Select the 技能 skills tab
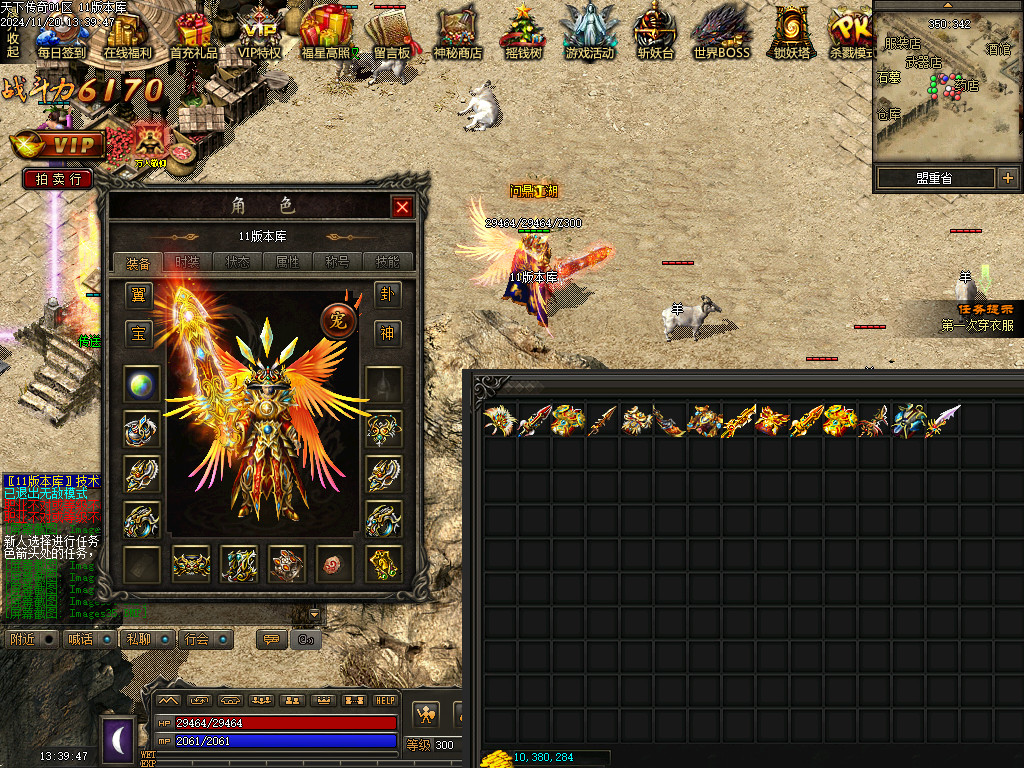Viewport: 1024px width, 768px height. click(x=387, y=262)
